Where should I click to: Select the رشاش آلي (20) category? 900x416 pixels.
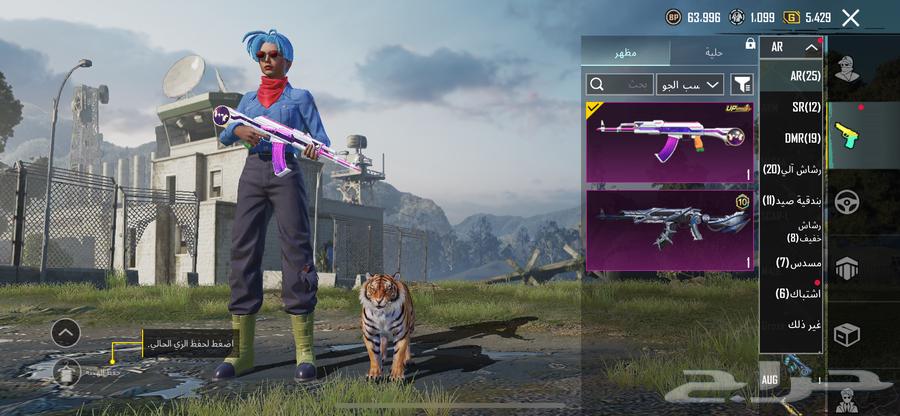click(x=791, y=169)
